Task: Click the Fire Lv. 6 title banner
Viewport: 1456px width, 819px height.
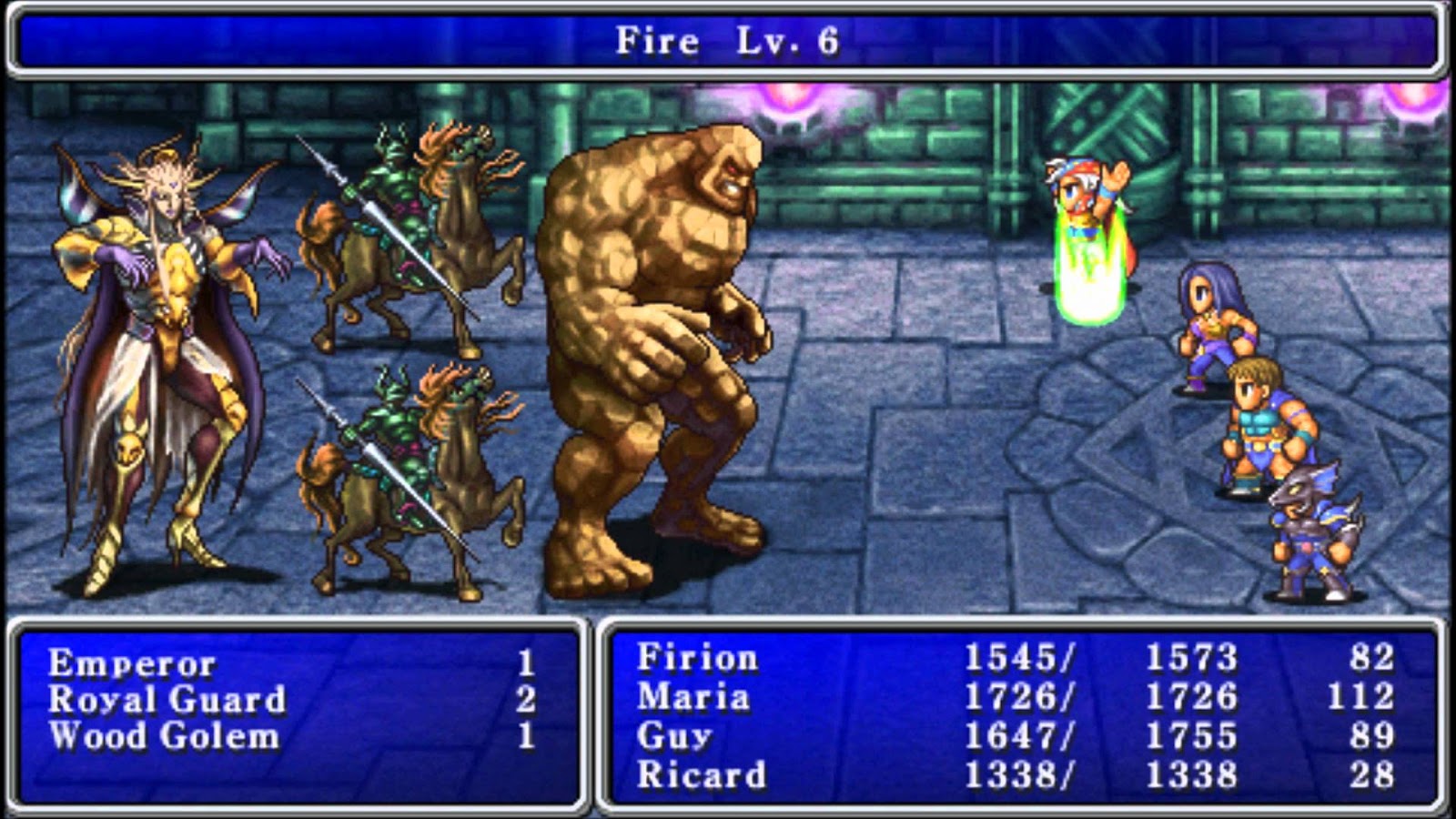Action: (728, 38)
